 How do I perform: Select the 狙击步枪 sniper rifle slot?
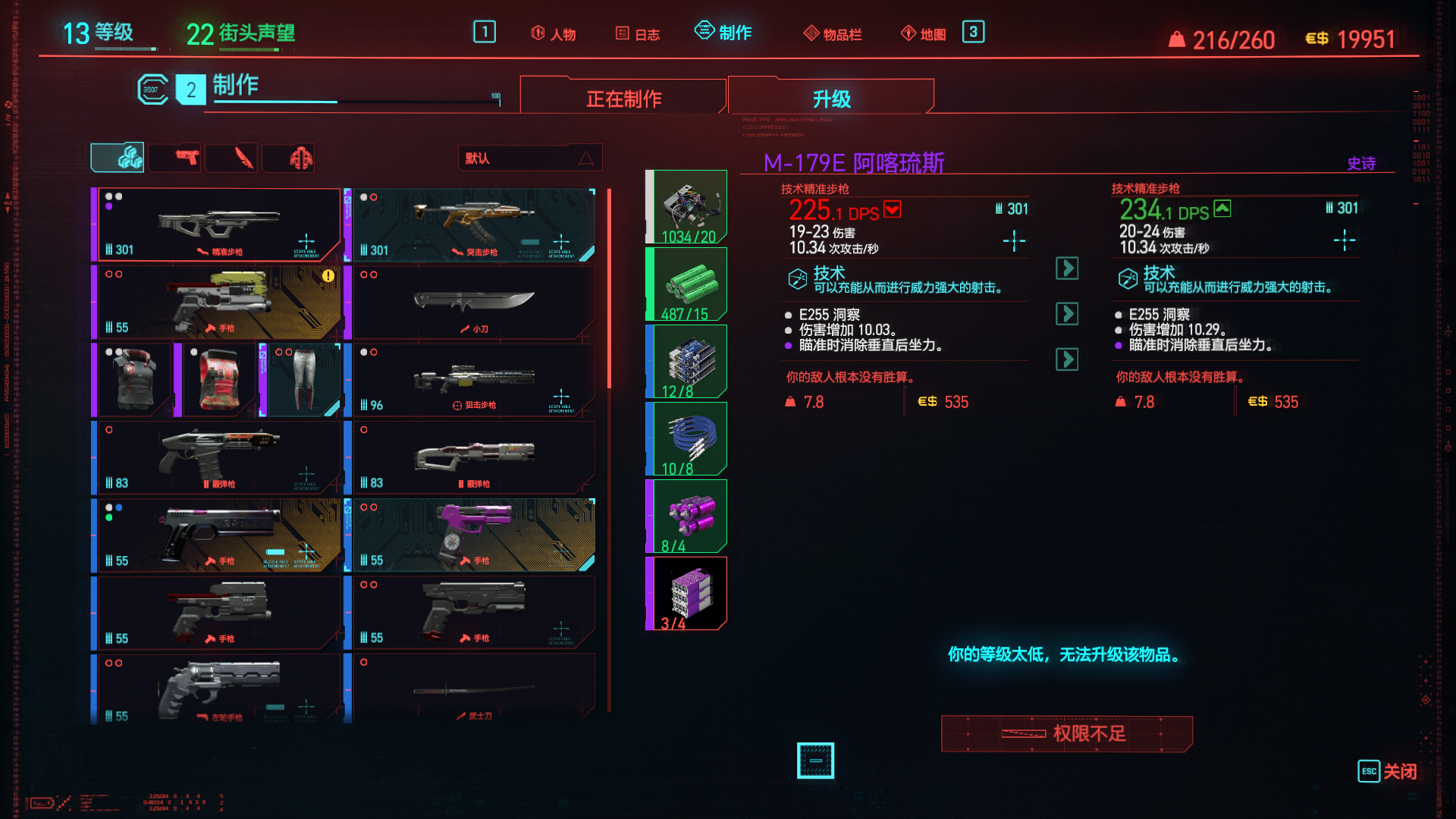tap(473, 379)
